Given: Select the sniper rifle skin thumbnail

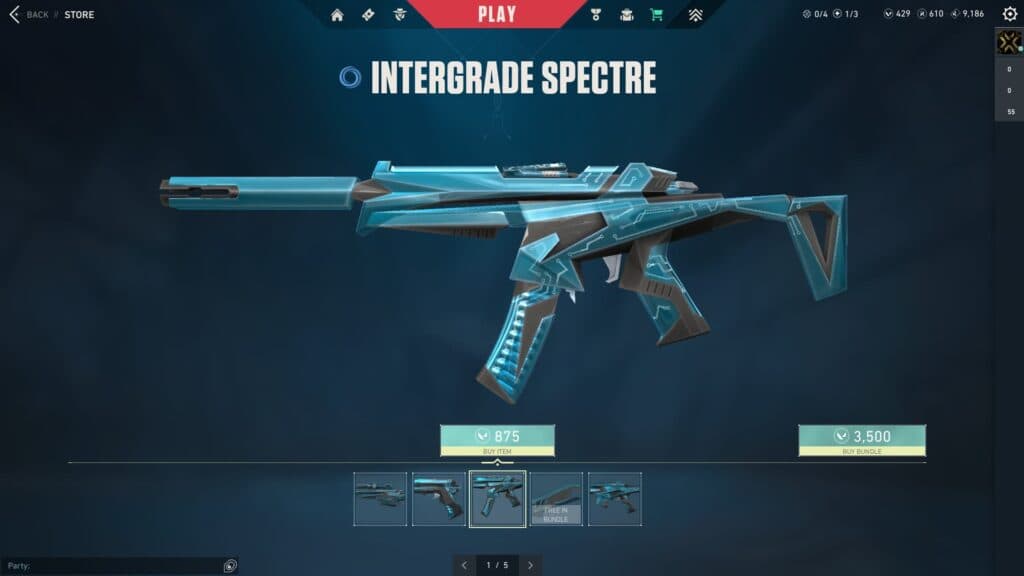Looking at the screenshot, I should click(x=380, y=498).
